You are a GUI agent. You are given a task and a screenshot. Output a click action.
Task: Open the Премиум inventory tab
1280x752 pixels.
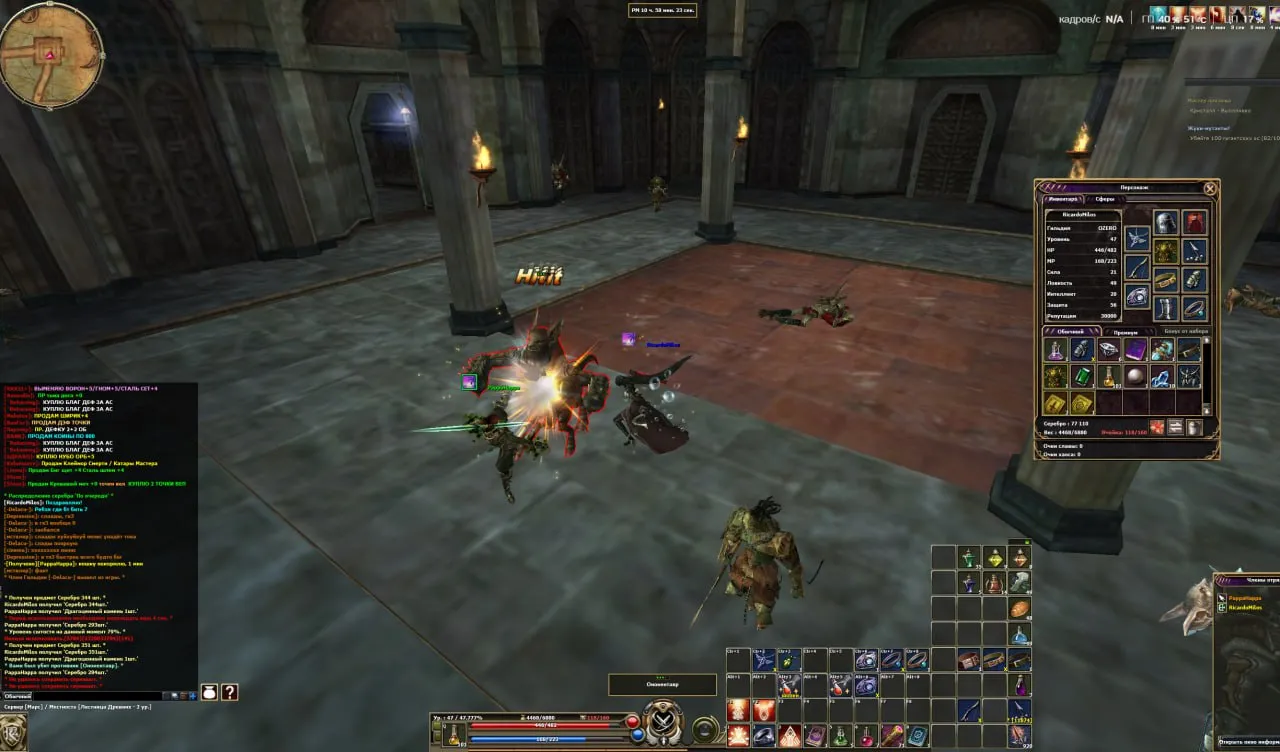tap(1126, 332)
